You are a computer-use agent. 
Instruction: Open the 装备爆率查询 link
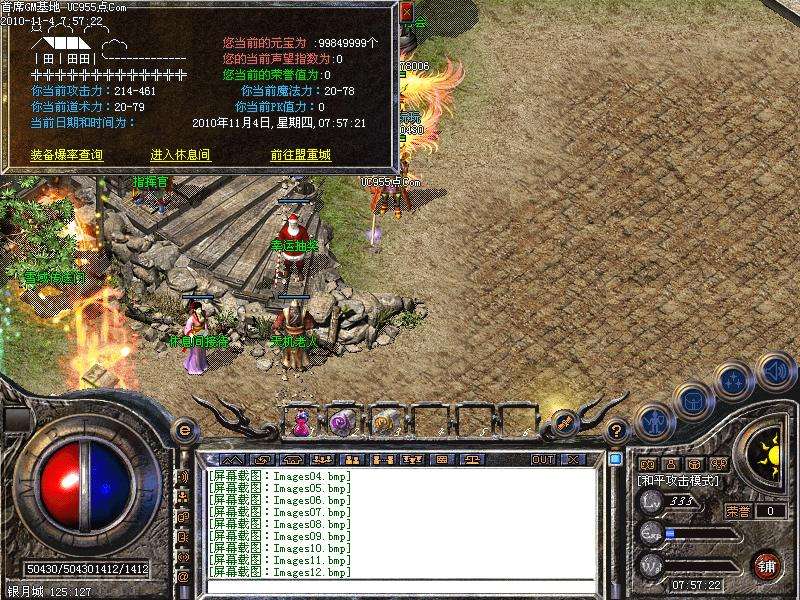pos(67,155)
